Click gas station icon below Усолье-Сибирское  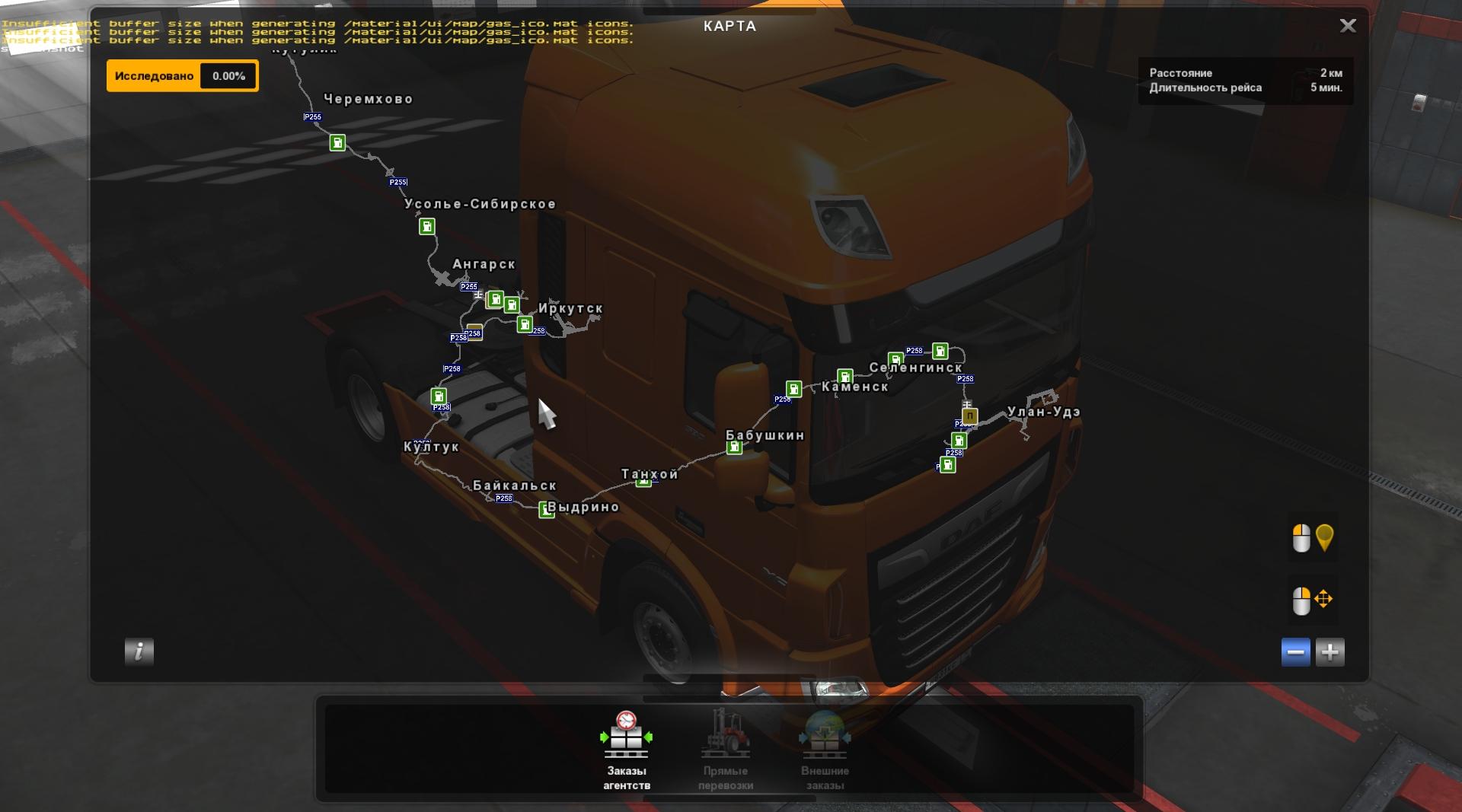(x=427, y=227)
